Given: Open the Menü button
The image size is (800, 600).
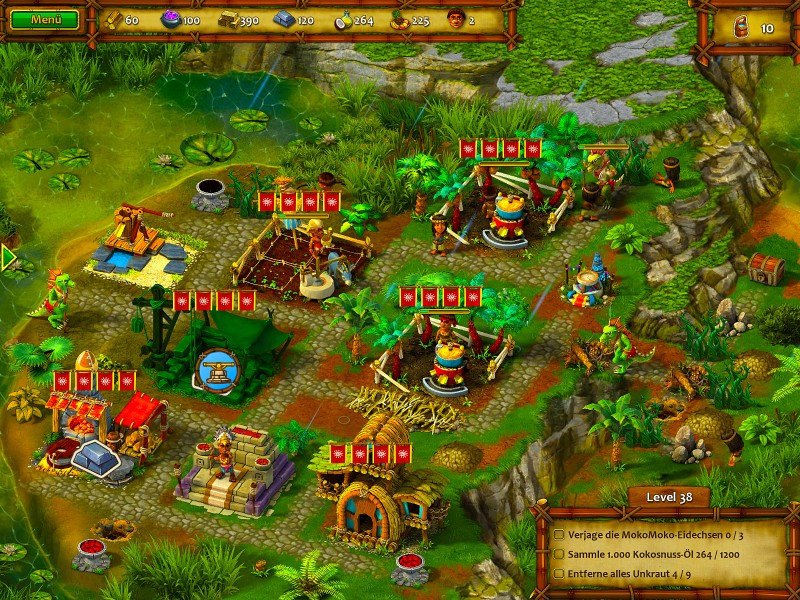Looking at the screenshot, I should (x=45, y=19).
